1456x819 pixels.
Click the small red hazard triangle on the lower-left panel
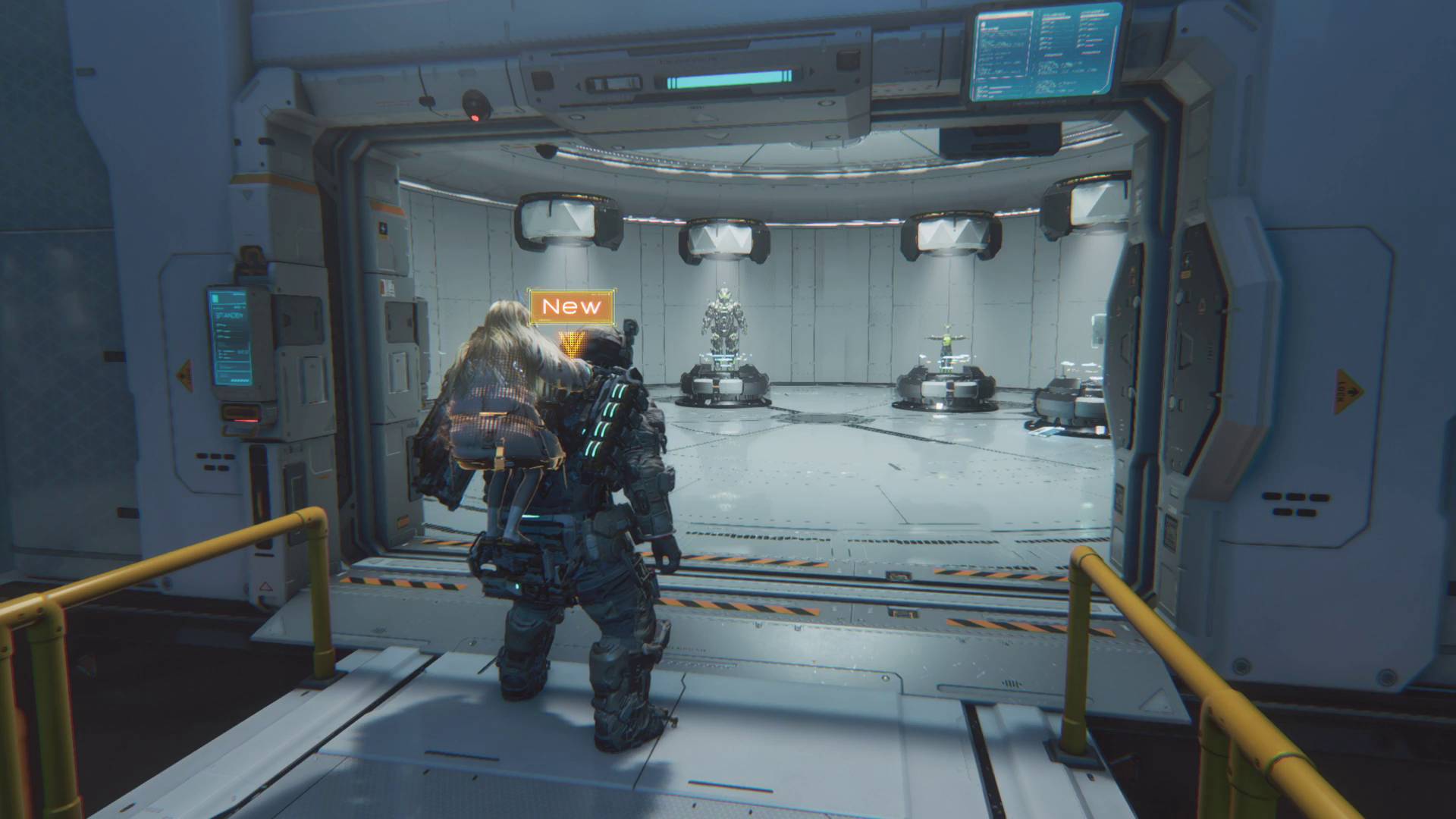pos(266,587)
